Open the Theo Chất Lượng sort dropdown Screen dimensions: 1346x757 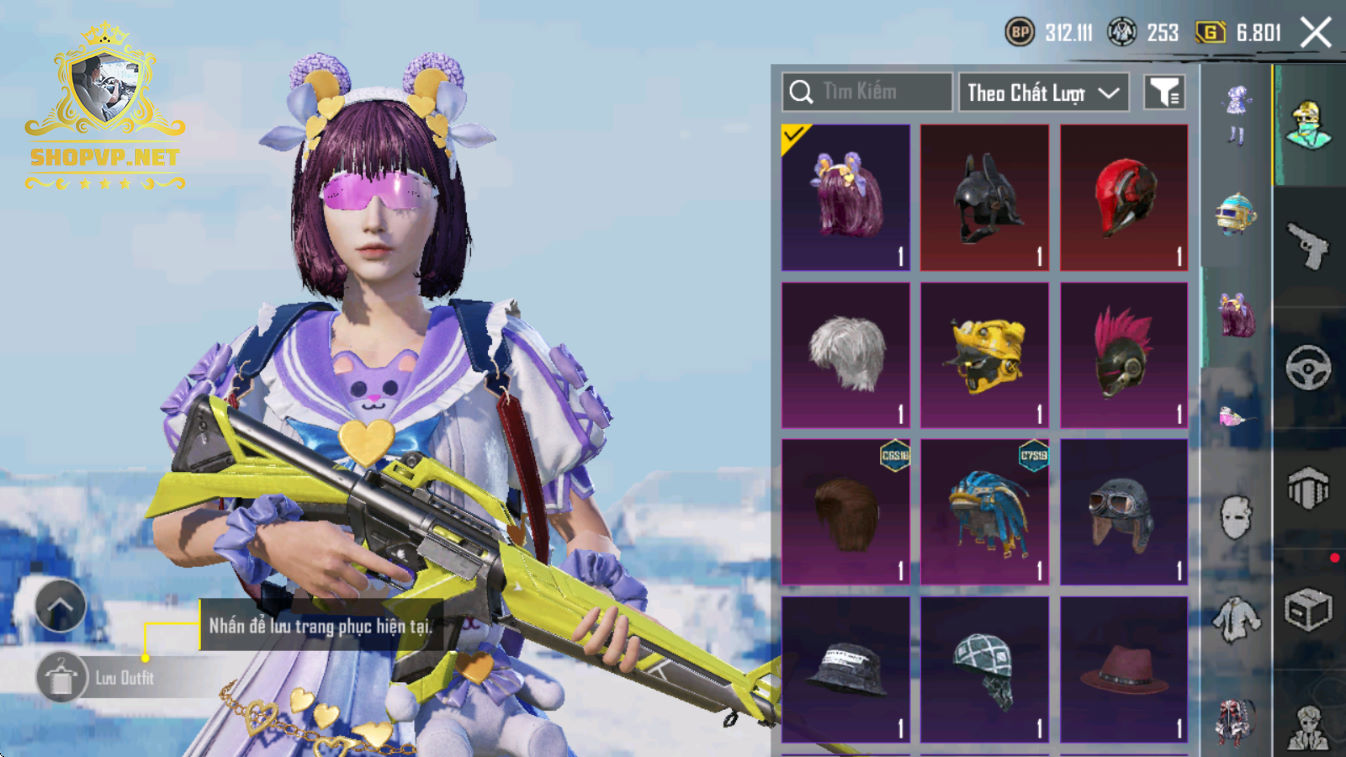pyautogui.click(x=1043, y=93)
